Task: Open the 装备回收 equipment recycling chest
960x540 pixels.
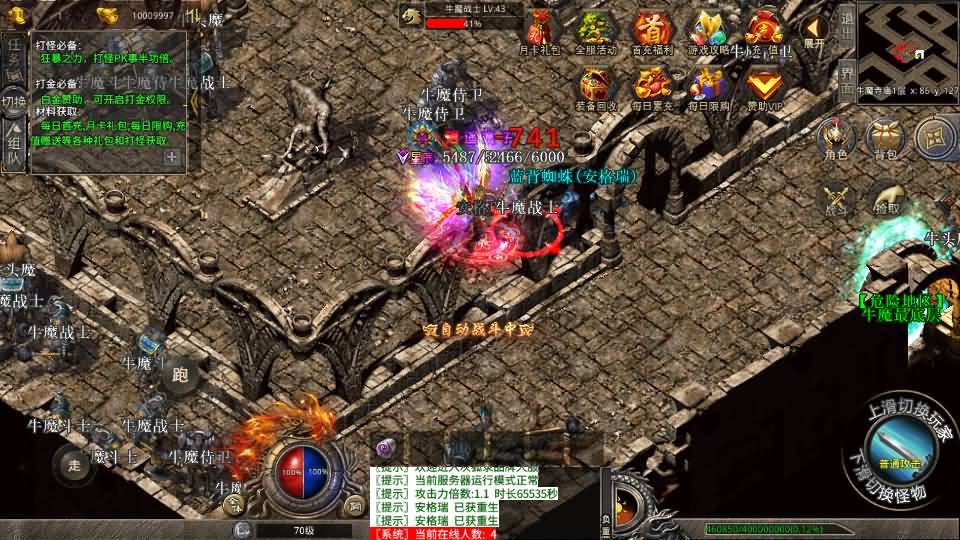Action: 597,86
